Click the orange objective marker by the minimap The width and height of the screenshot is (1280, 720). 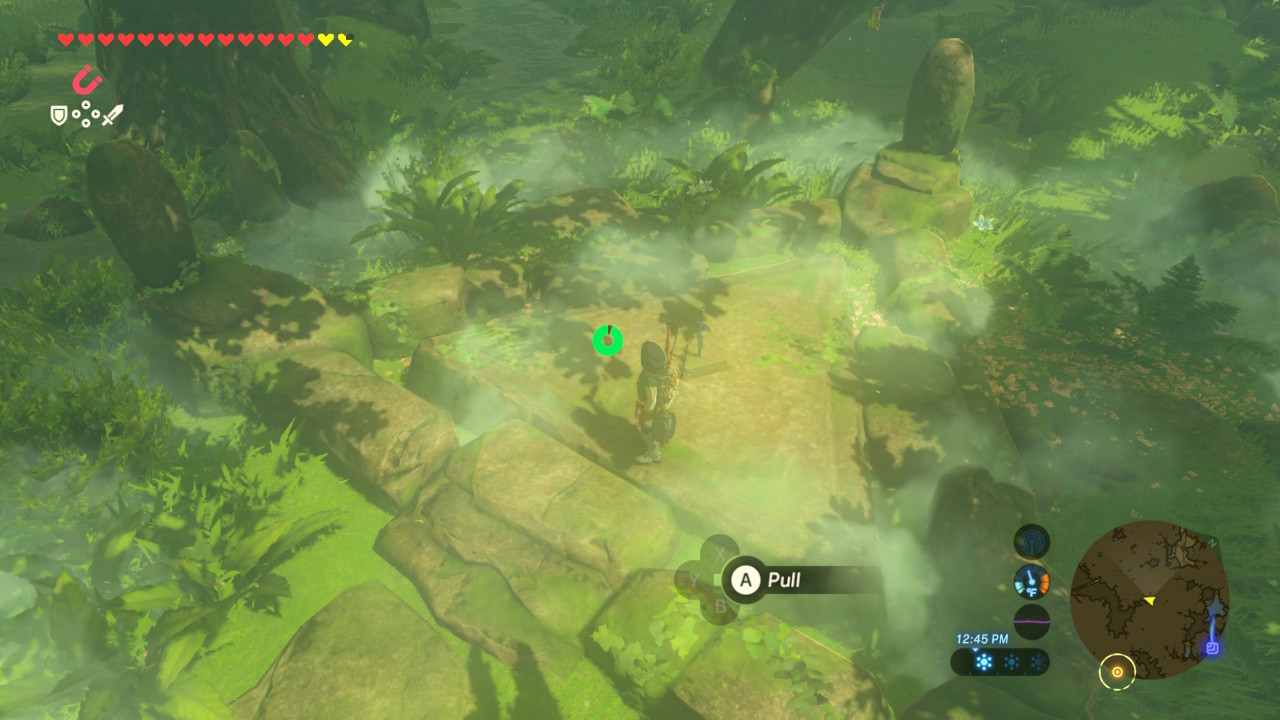point(1117,672)
